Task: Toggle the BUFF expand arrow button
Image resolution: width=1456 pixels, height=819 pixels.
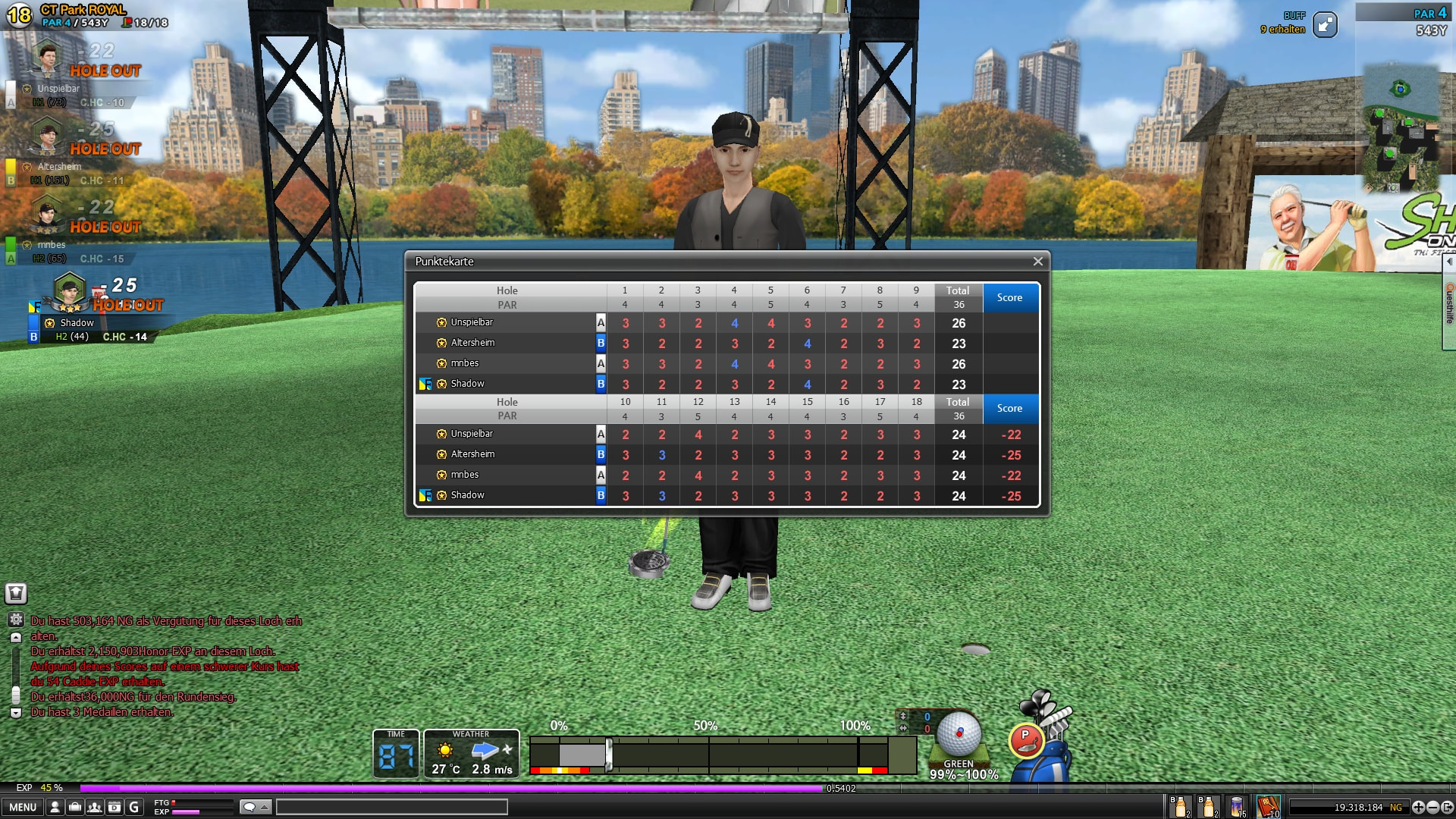Action: [1325, 25]
